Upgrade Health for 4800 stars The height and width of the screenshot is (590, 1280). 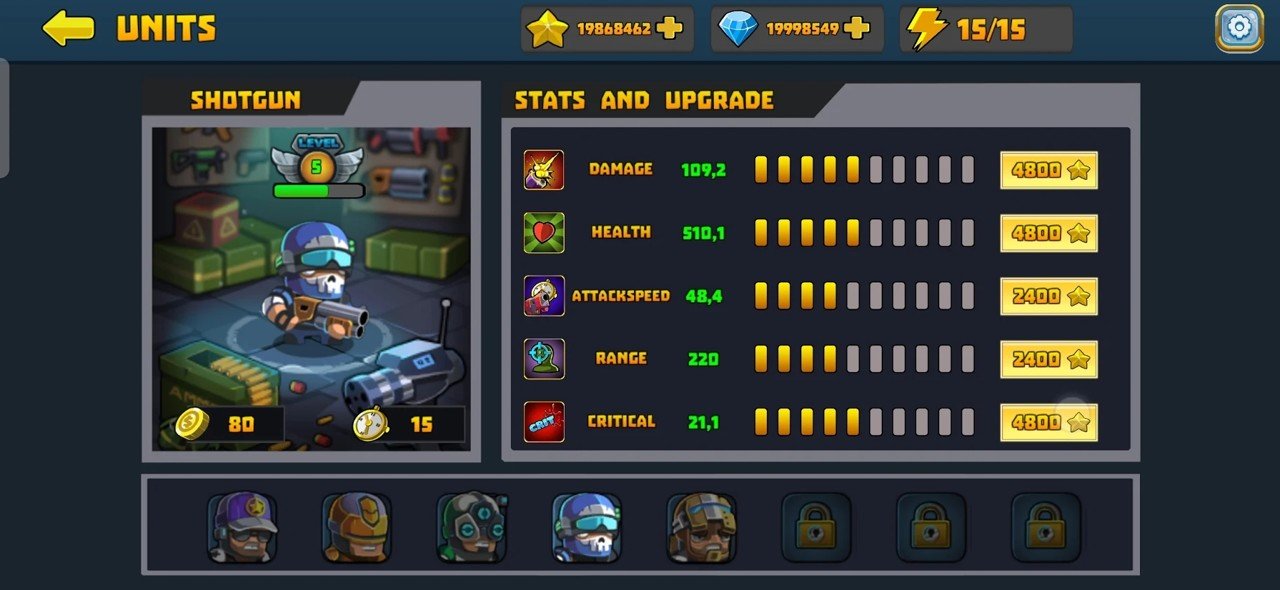[1049, 233]
